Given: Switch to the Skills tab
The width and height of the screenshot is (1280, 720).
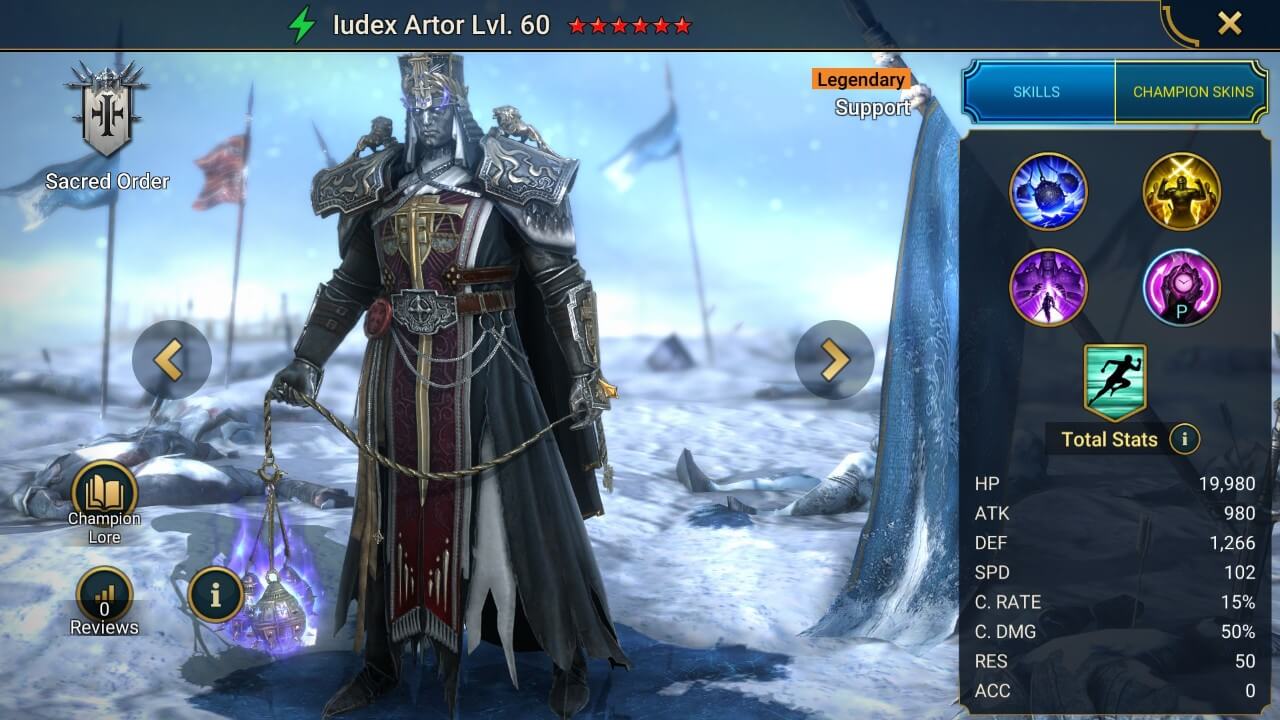Looking at the screenshot, I should [1037, 91].
